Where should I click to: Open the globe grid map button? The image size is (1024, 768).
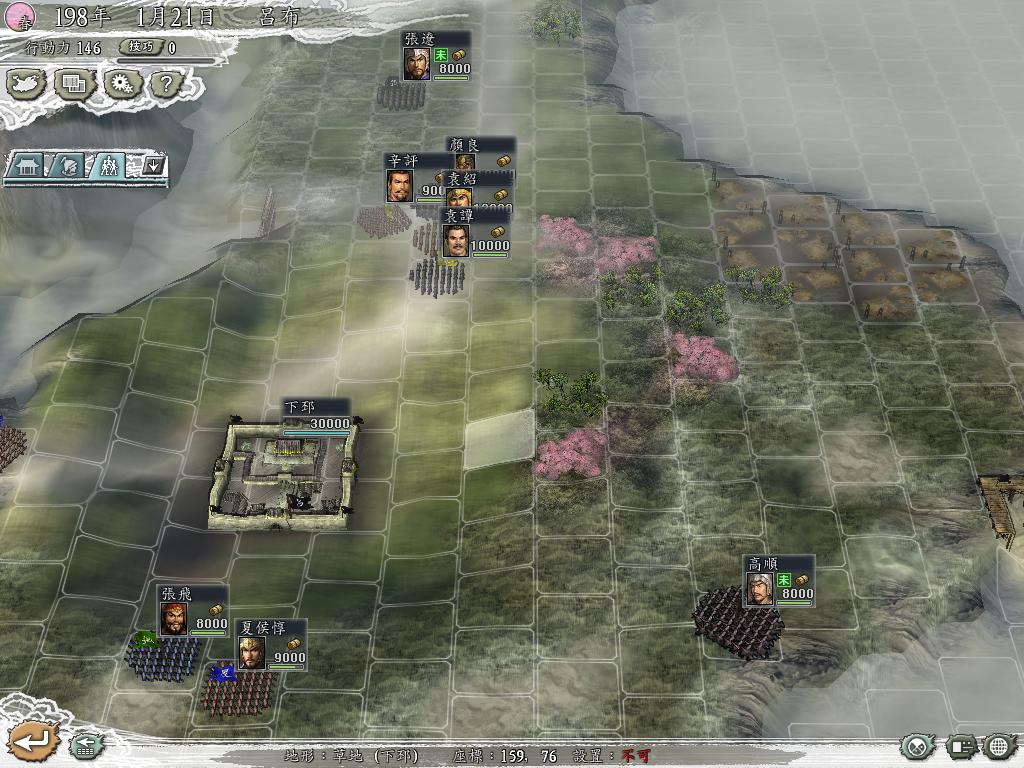pos(999,746)
